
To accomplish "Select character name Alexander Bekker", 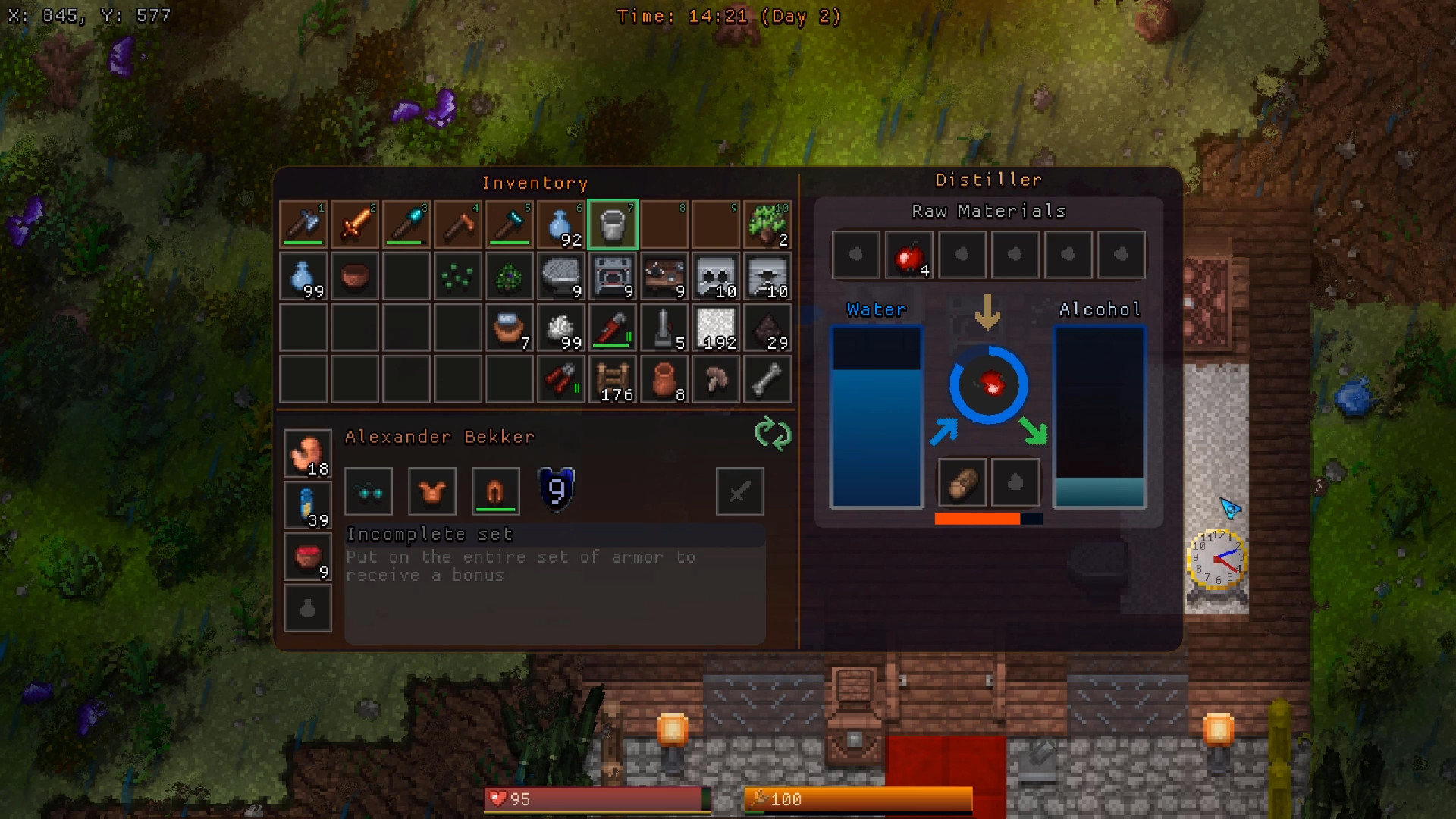I will pyautogui.click(x=438, y=437).
